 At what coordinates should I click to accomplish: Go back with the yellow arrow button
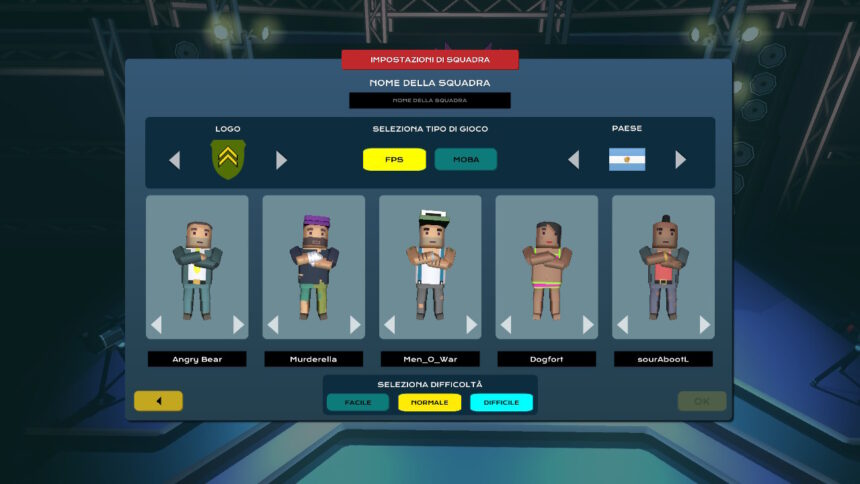158,401
